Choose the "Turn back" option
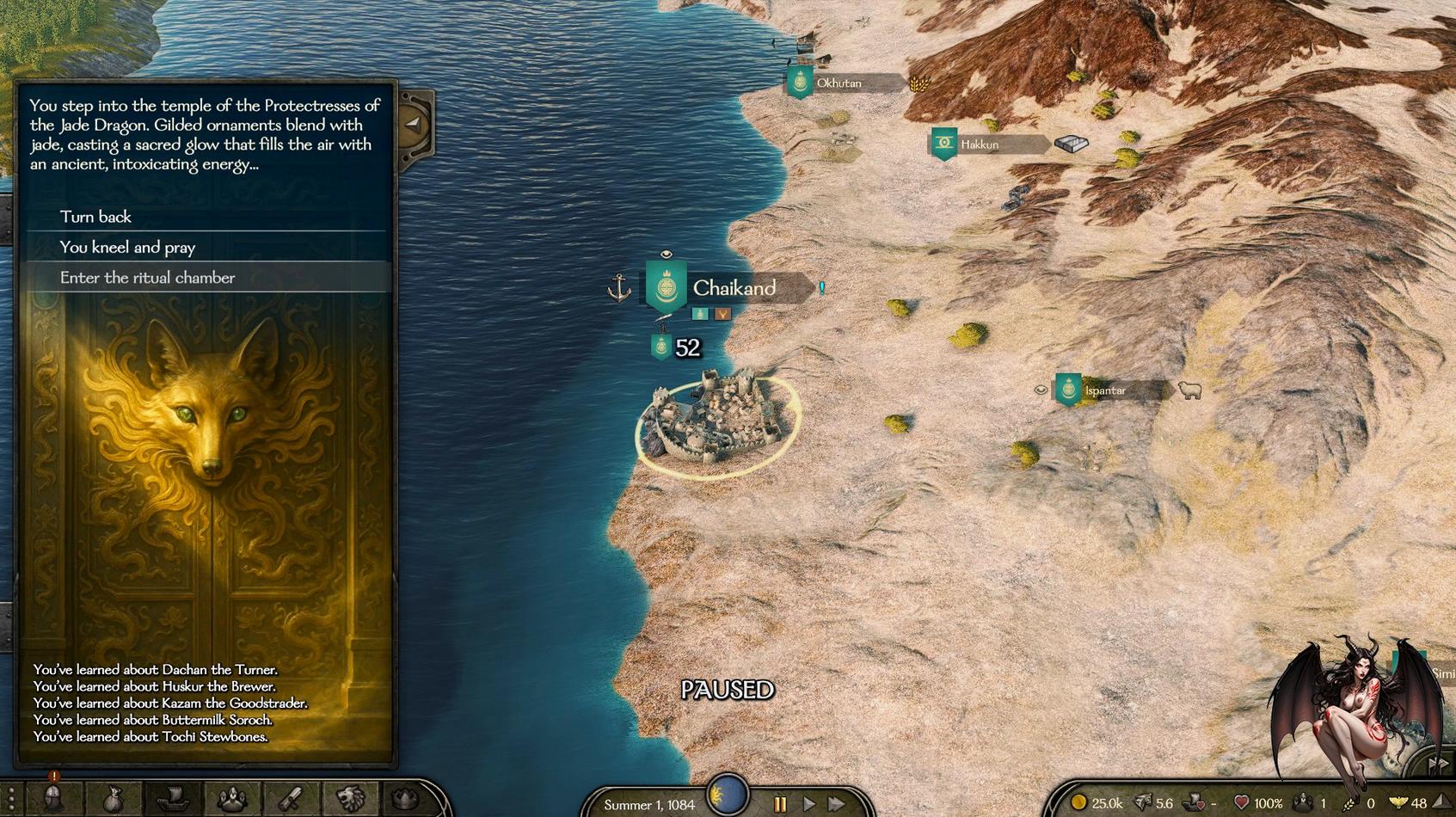This screenshot has height=817, width=1456. (95, 217)
